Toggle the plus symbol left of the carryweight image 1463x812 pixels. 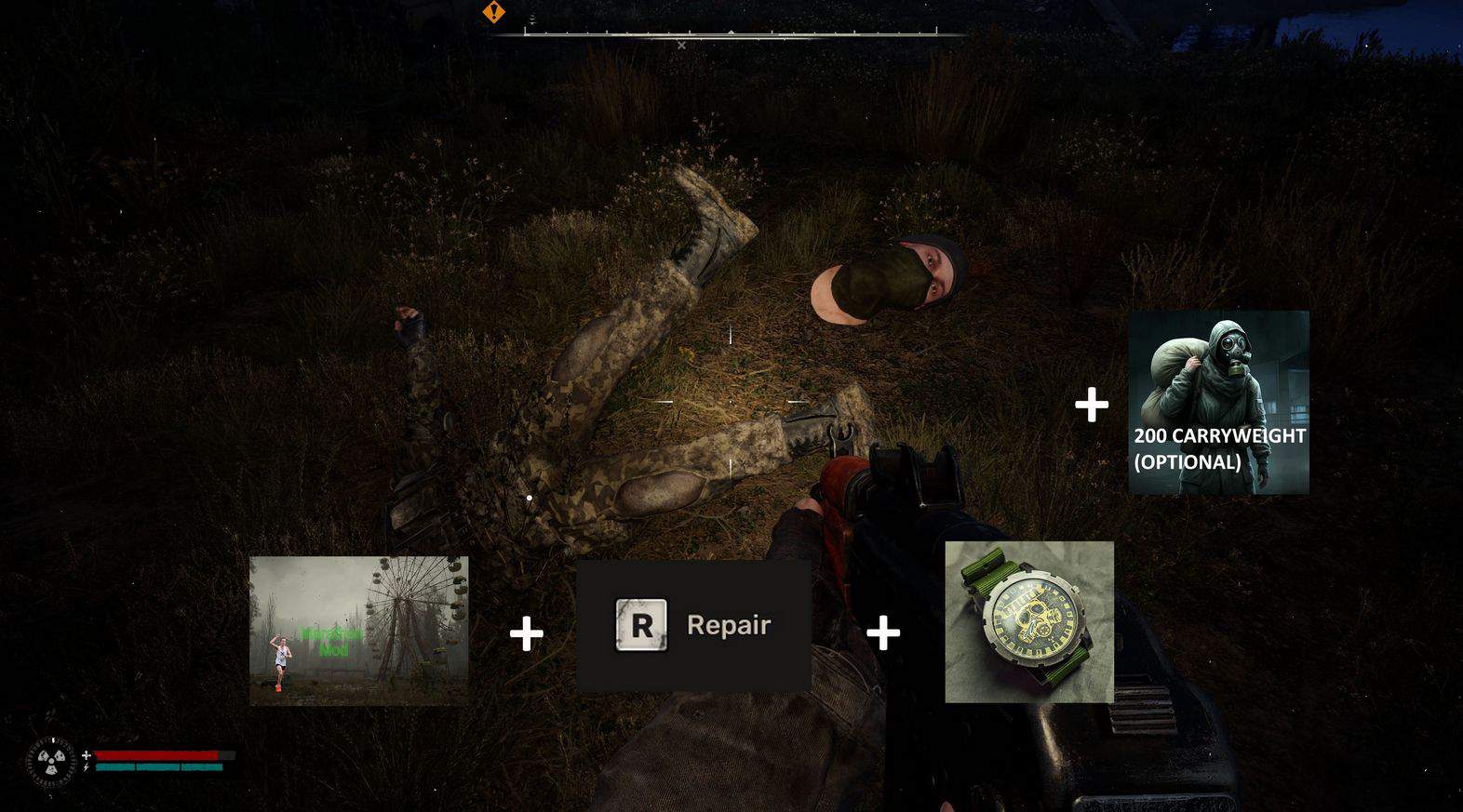pyautogui.click(x=1091, y=404)
